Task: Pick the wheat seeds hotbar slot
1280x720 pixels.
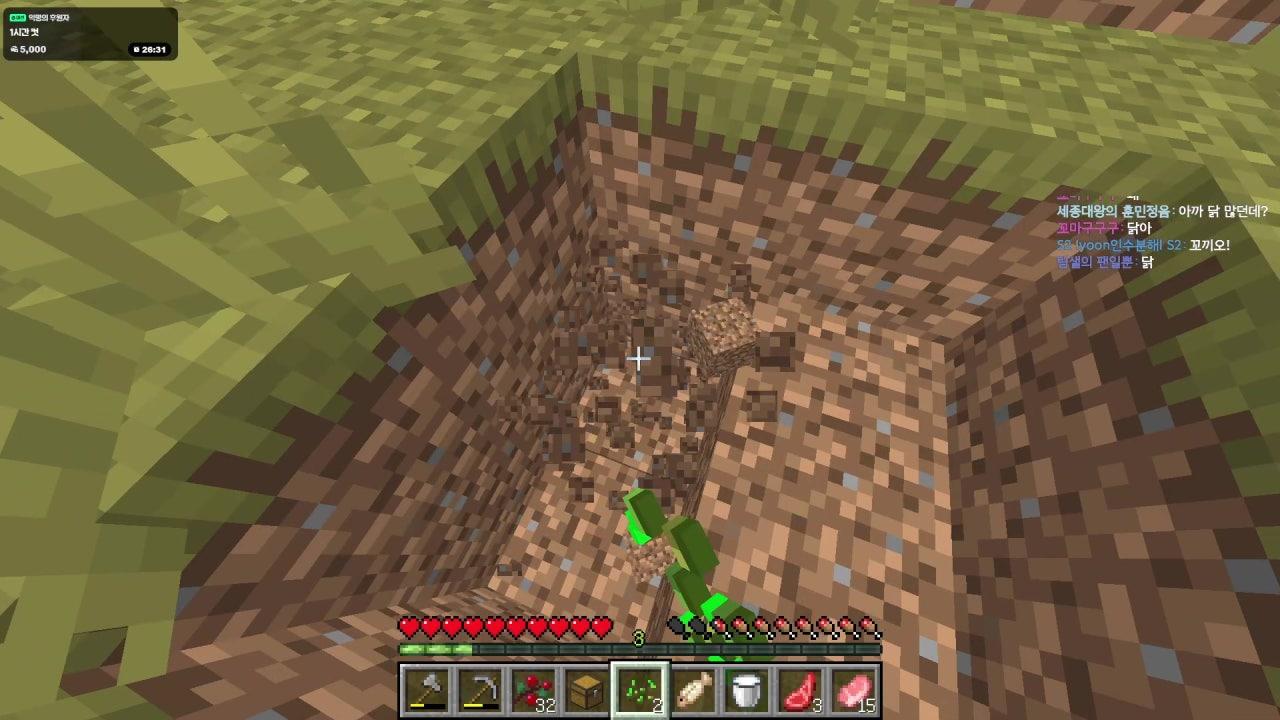Action: 640,690
